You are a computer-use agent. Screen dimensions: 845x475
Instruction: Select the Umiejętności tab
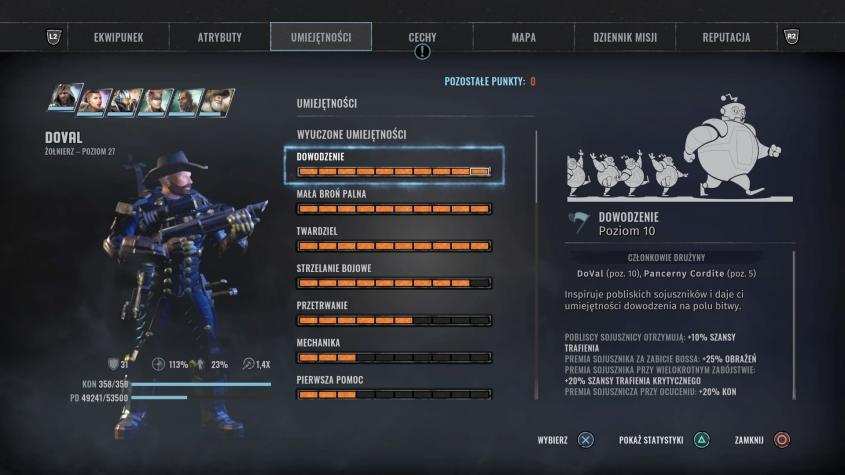point(320,37)
